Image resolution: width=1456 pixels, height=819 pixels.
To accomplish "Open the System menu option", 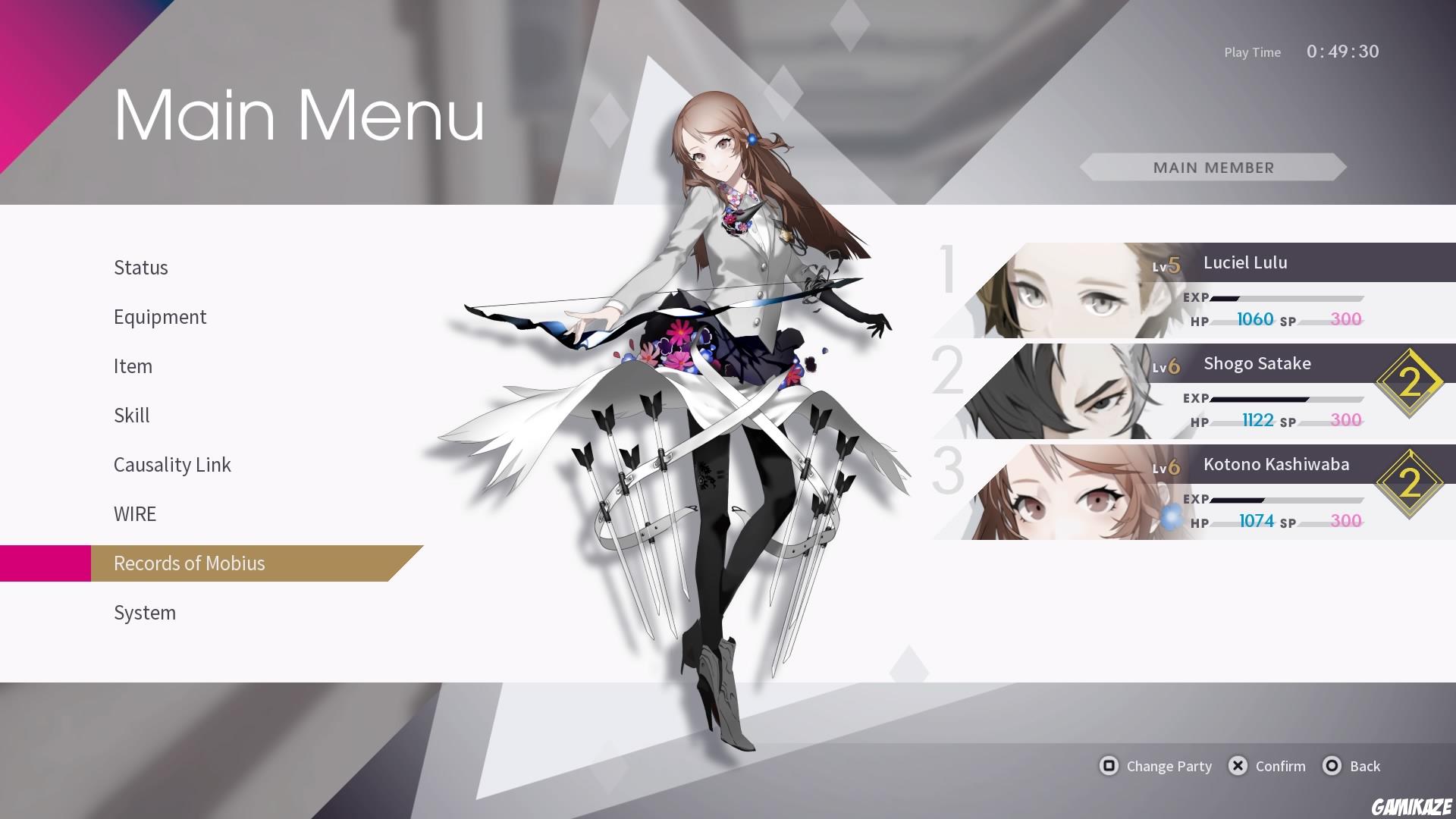I will pos(145,613).
